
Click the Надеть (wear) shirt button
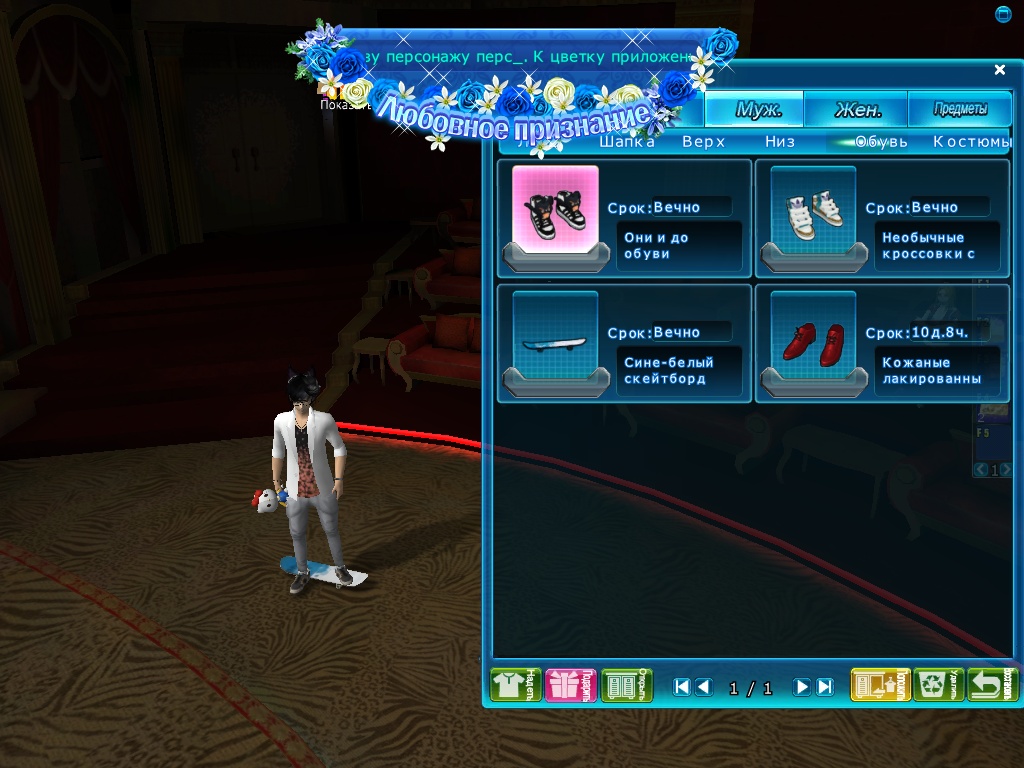tap(515, 686)
